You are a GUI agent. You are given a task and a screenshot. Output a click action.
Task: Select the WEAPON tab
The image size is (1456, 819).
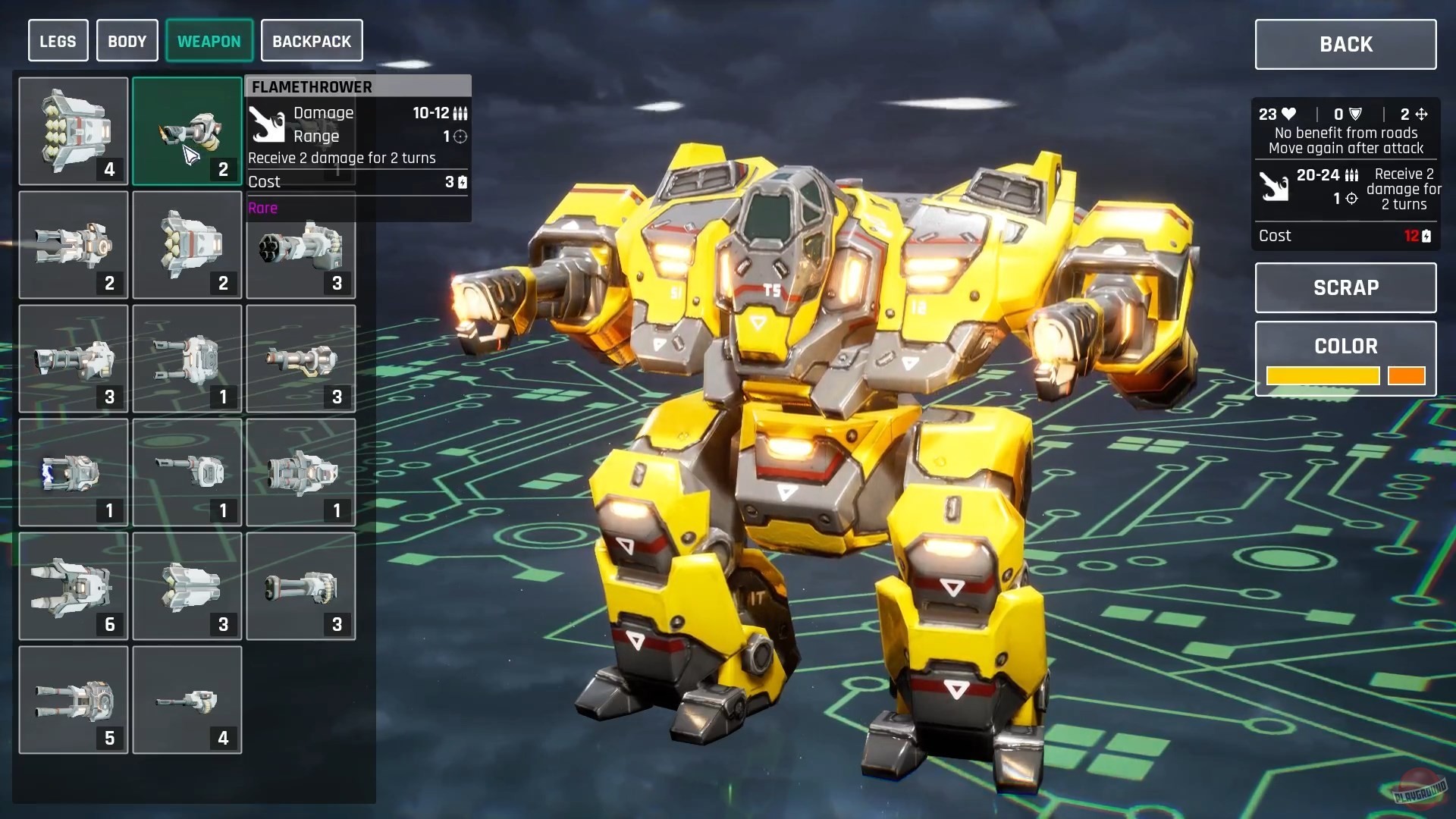pyautogui.click(x=209, y=40)
